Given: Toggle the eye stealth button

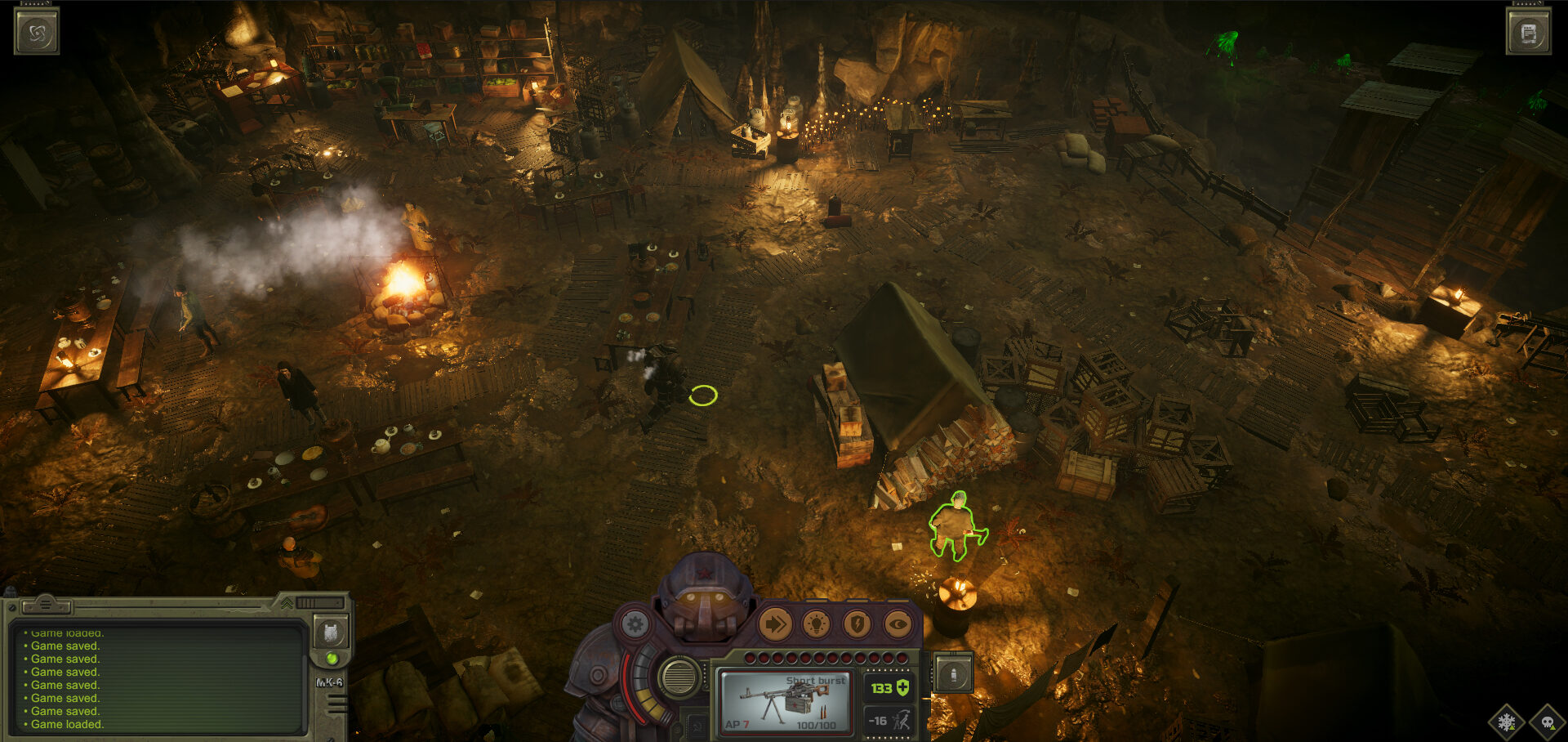Looking at the screenshot, I should tap(898, 625).
